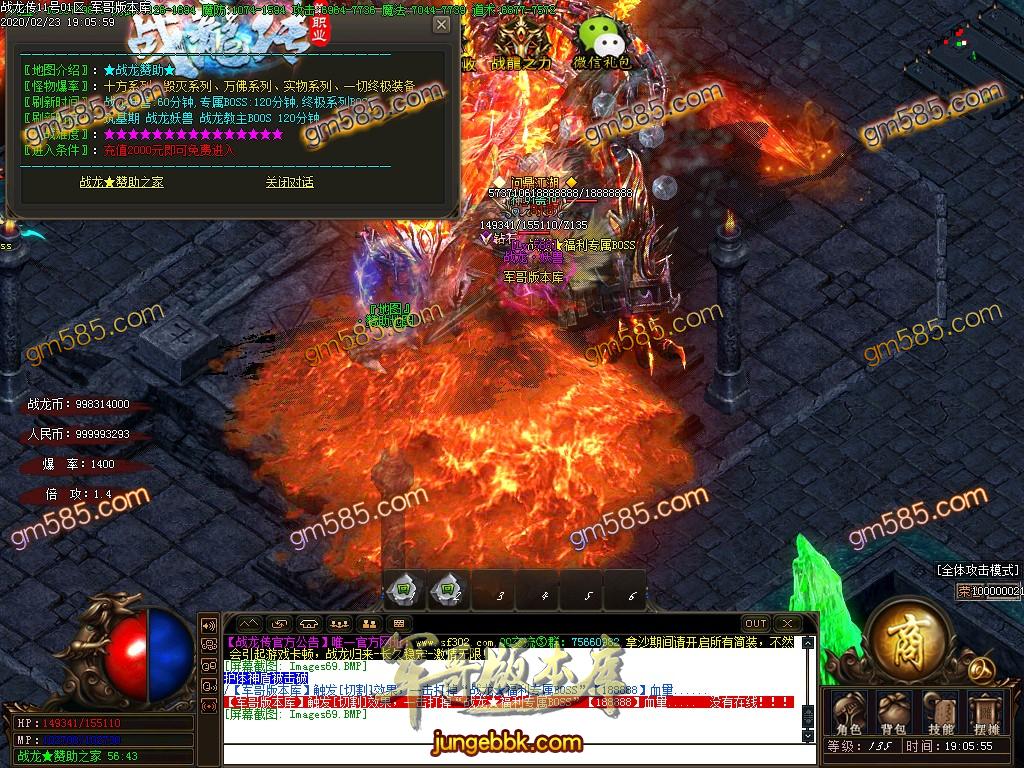Open the 技能 skills panel
The width and height of the screenshot is (1024, 768).
click(x=940, y=711)
